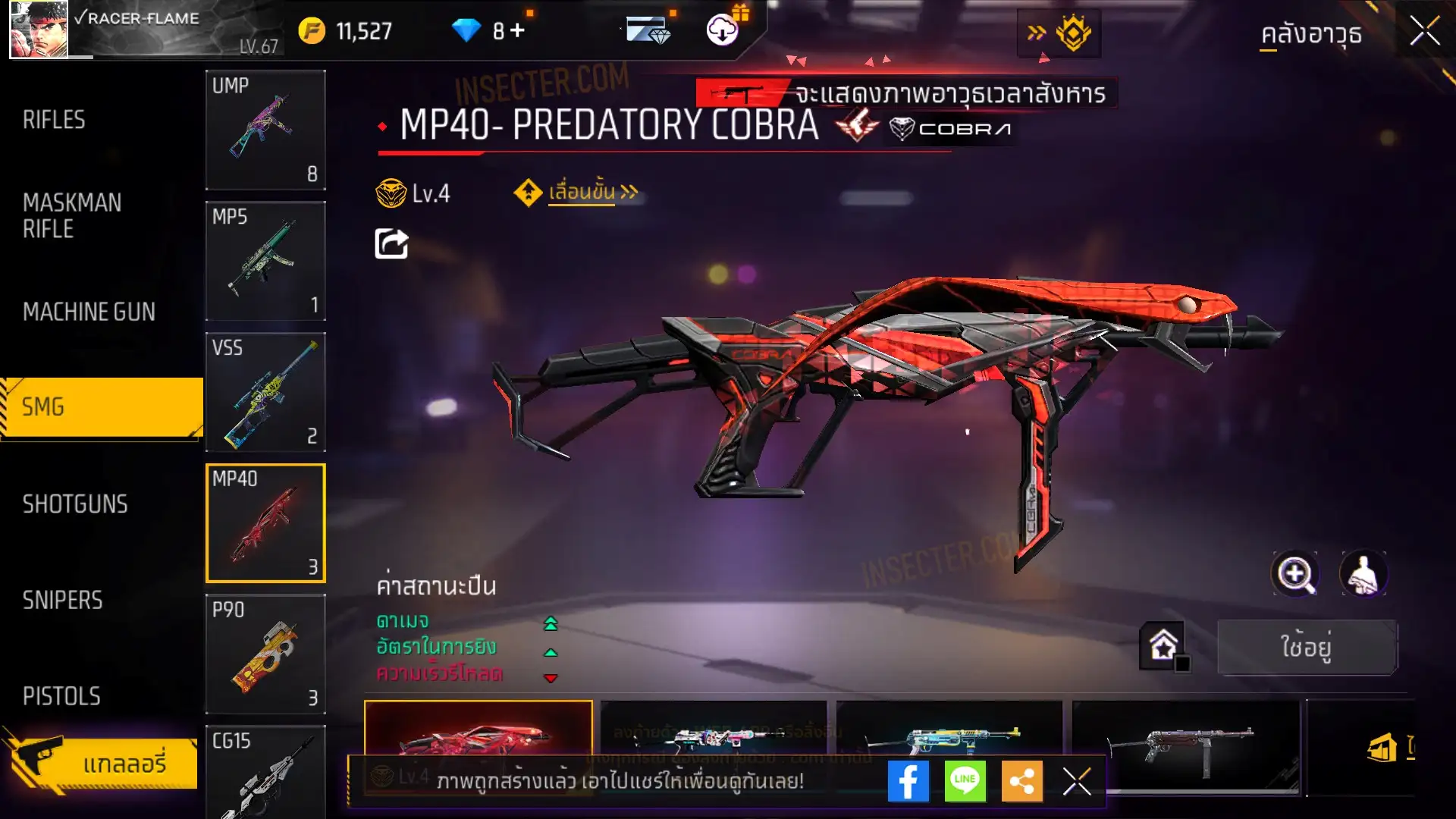Open the yellow gallery button
Viewport: 1456px width, 819px height.
104,763
